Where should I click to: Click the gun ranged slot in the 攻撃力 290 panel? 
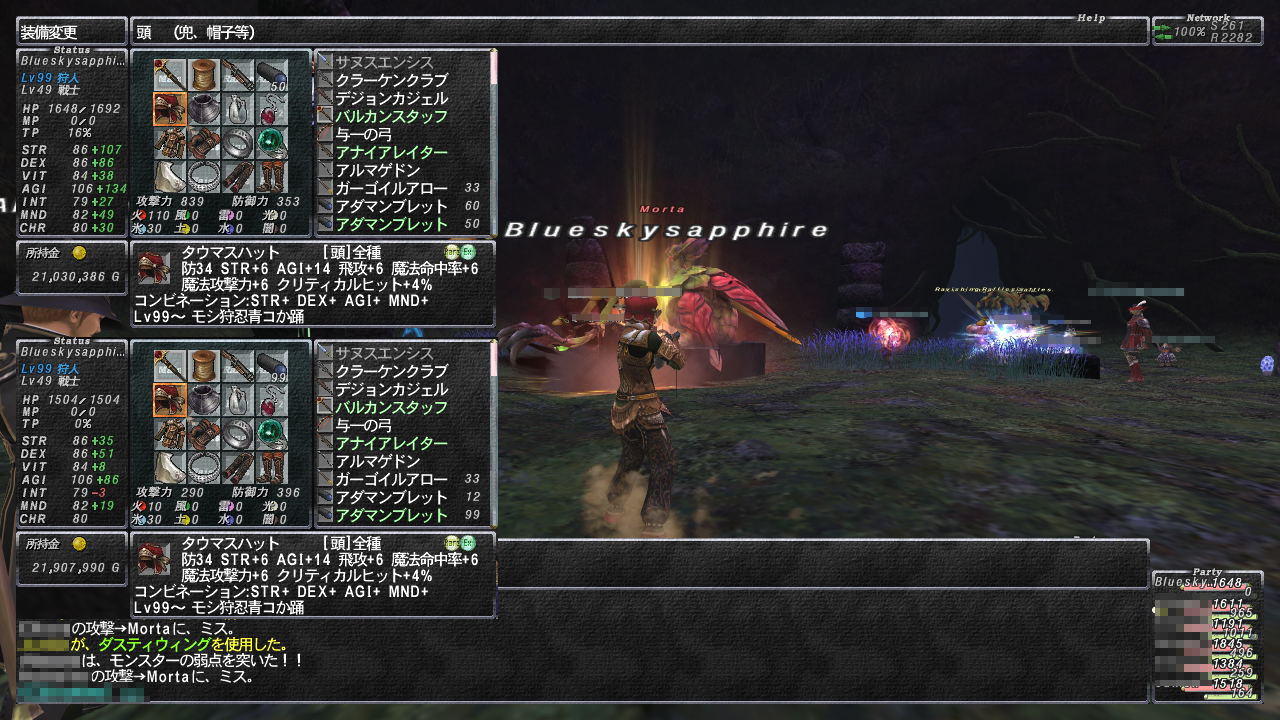[x=237, y=365]
